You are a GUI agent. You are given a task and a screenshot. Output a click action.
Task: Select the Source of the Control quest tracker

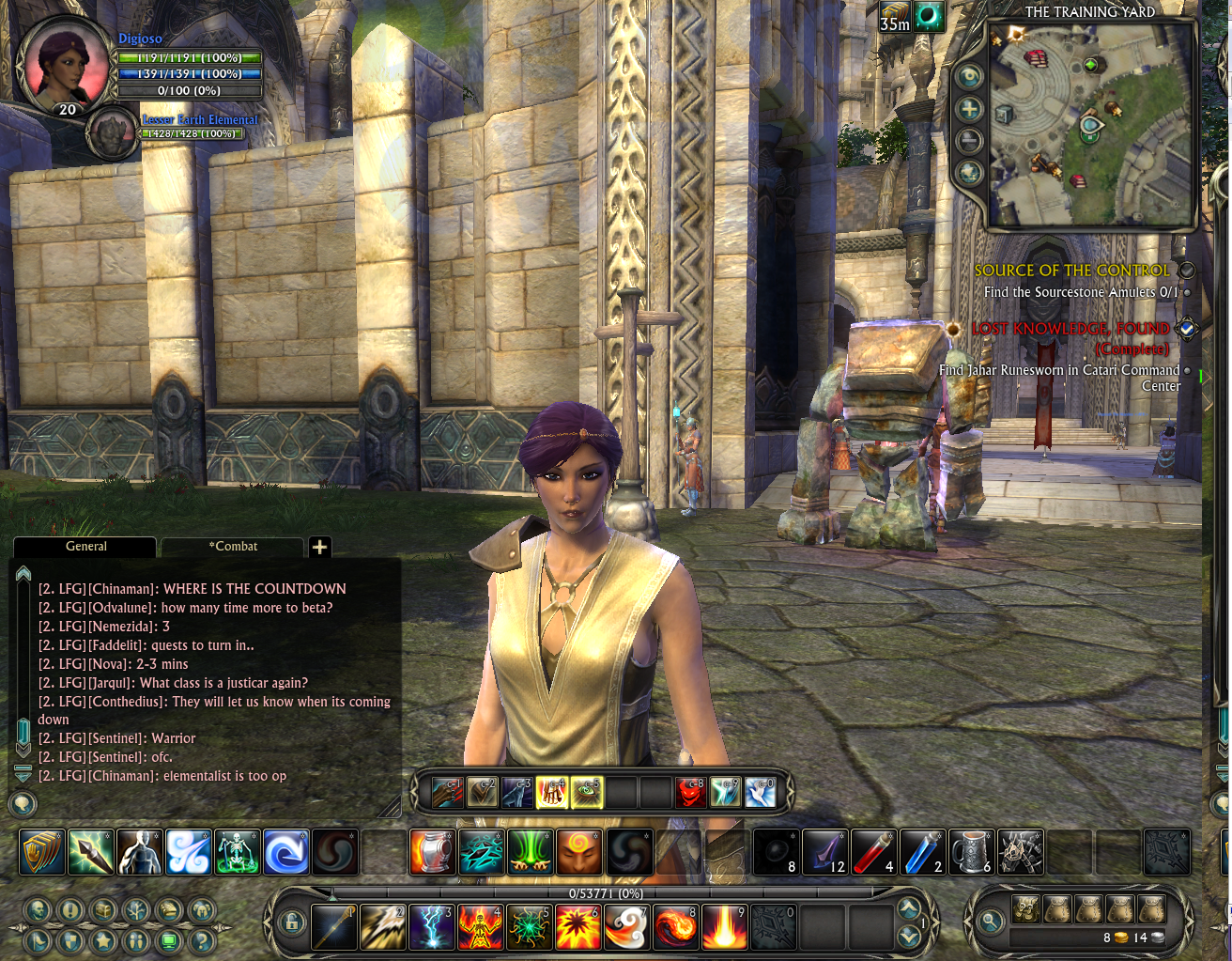click(x=1071, y=271)
